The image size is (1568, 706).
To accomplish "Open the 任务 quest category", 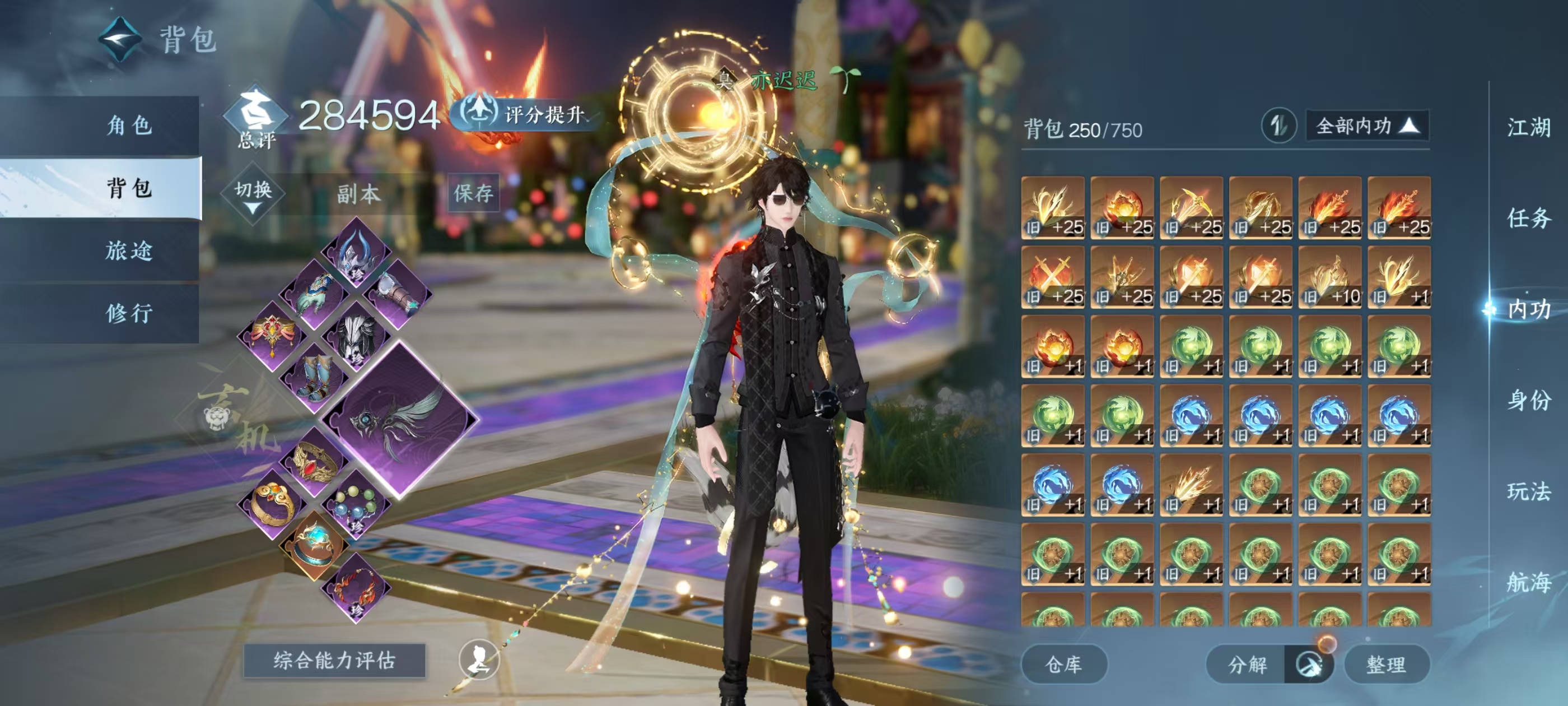I will (1528, 218).
